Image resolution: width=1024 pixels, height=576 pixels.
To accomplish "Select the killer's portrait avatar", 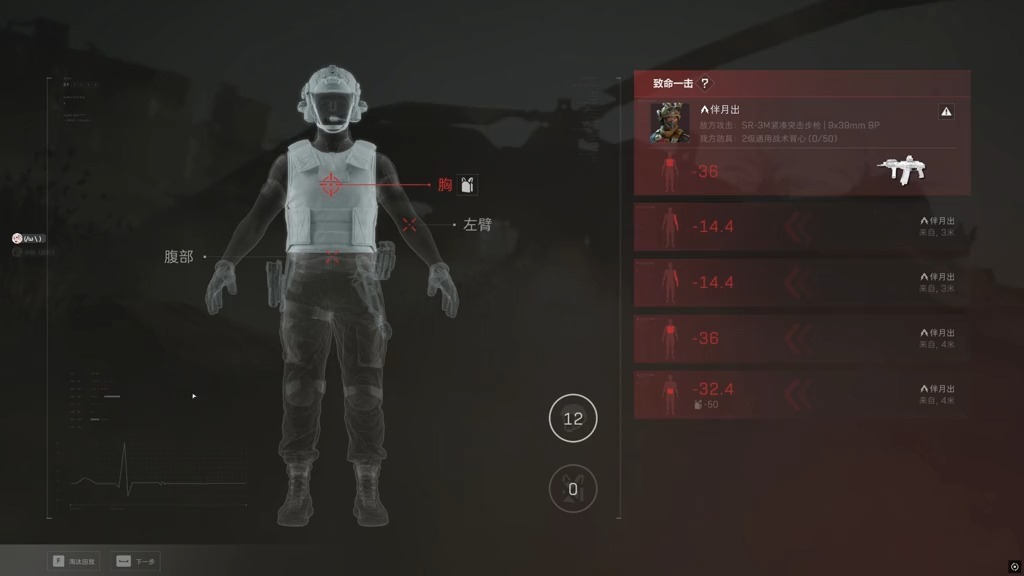I will 670,123.
